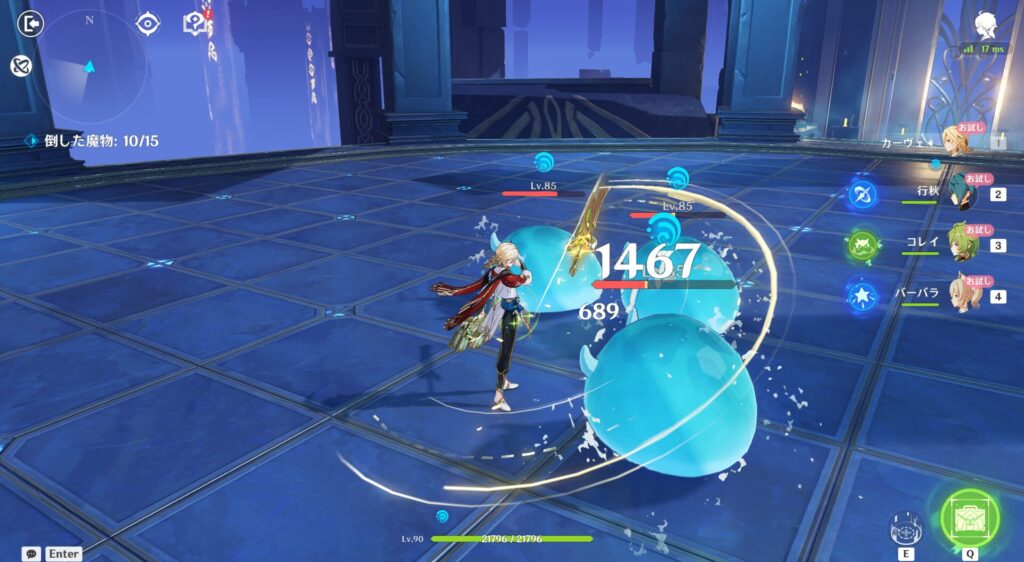The height and width of the screenshot is (562, 1024).
Task: Click the orbit-shaped icon beside the minimap
Action: 19,67
